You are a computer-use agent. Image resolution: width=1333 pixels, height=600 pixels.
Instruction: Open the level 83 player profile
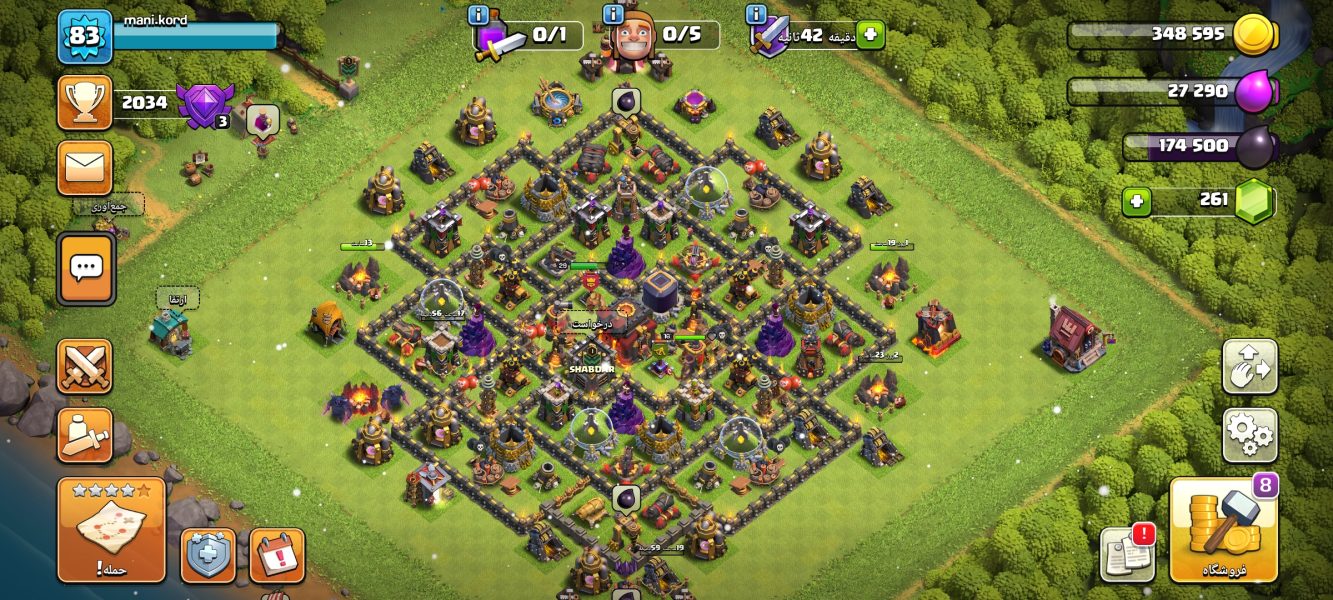pos(85,36)
